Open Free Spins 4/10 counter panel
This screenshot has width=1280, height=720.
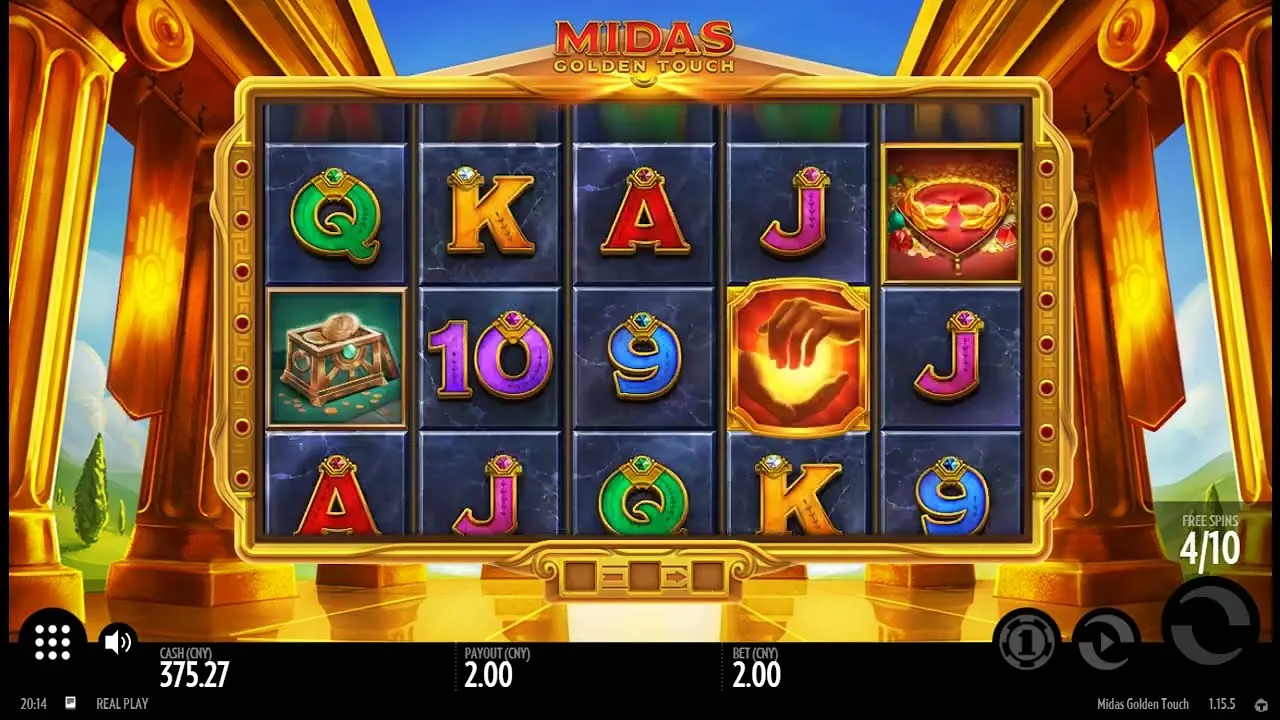[1210, 537]
